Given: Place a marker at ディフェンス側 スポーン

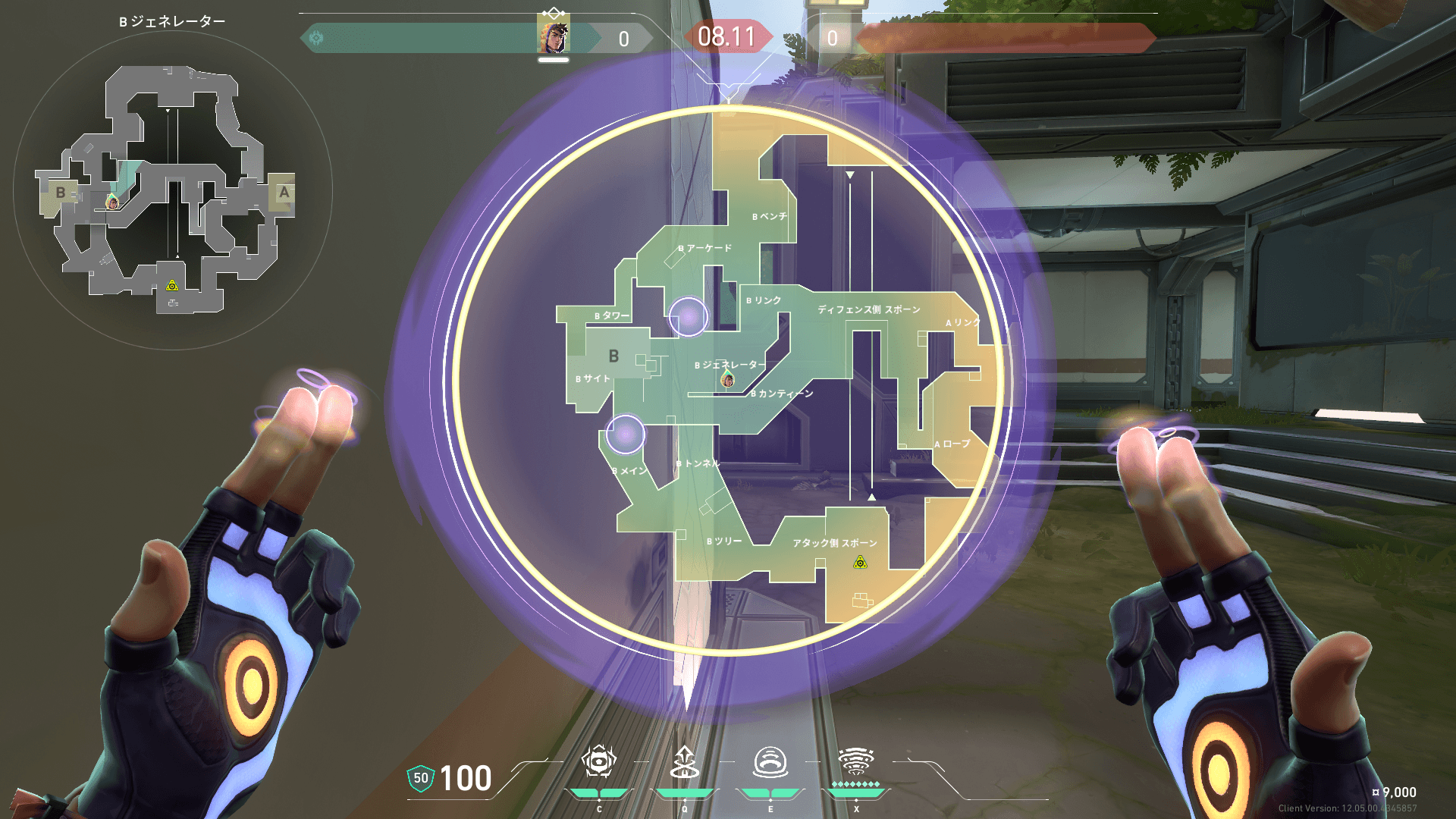Looking at the screenshot, I should [x=869, y=309].
